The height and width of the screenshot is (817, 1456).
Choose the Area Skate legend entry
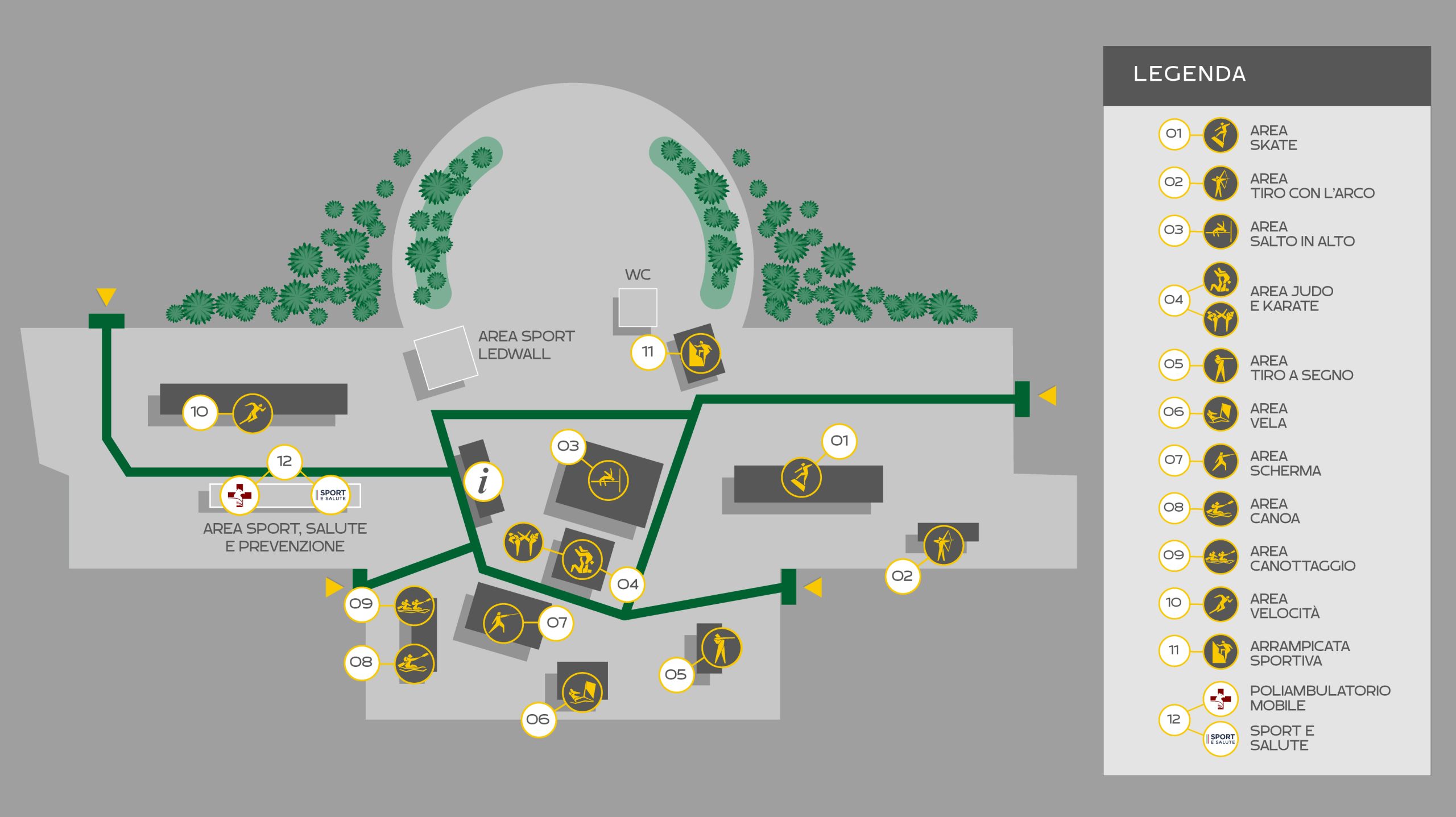coord(1273,138)
